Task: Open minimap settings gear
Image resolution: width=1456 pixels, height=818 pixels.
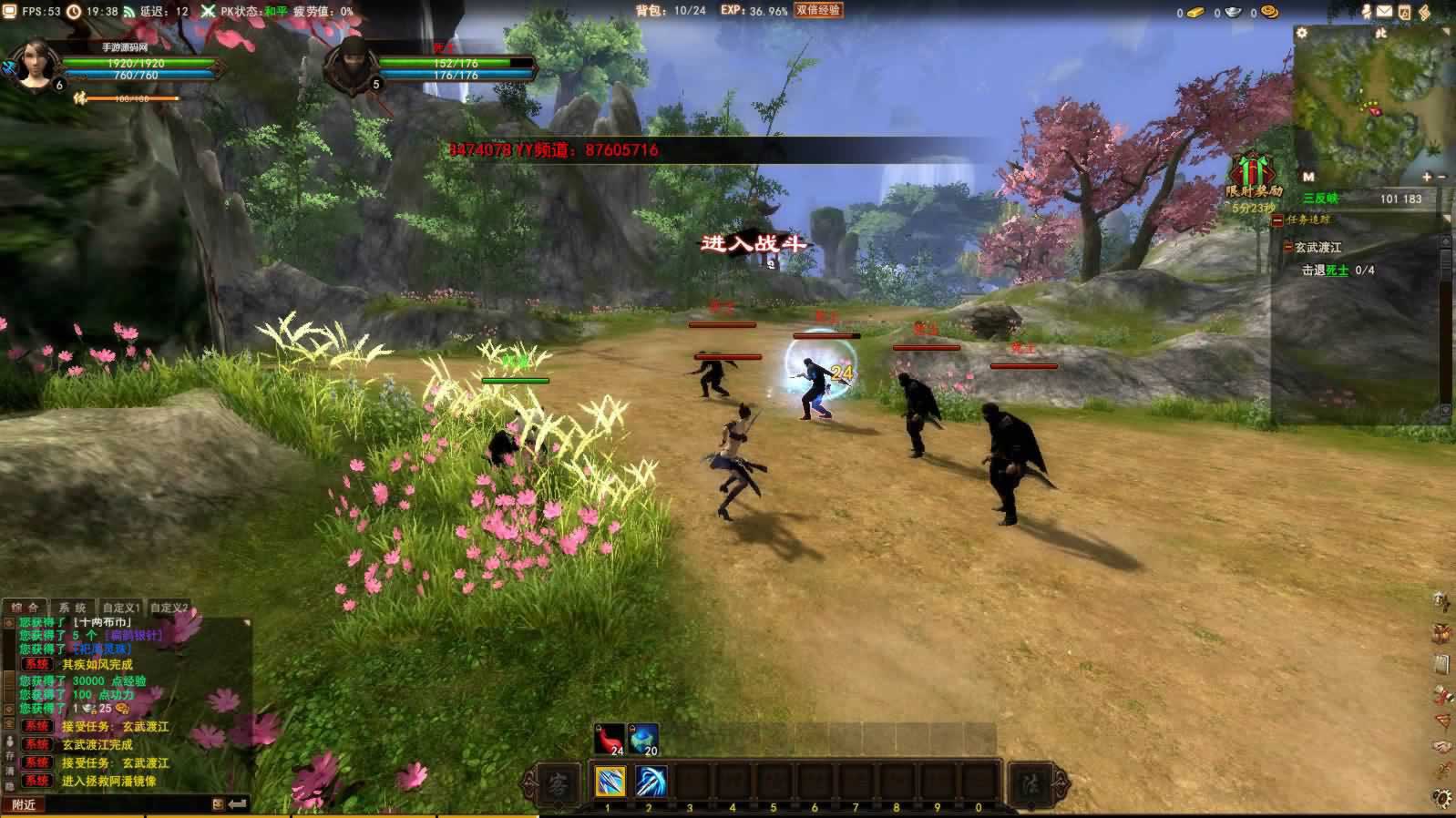Action: [x=1302, y=34]
